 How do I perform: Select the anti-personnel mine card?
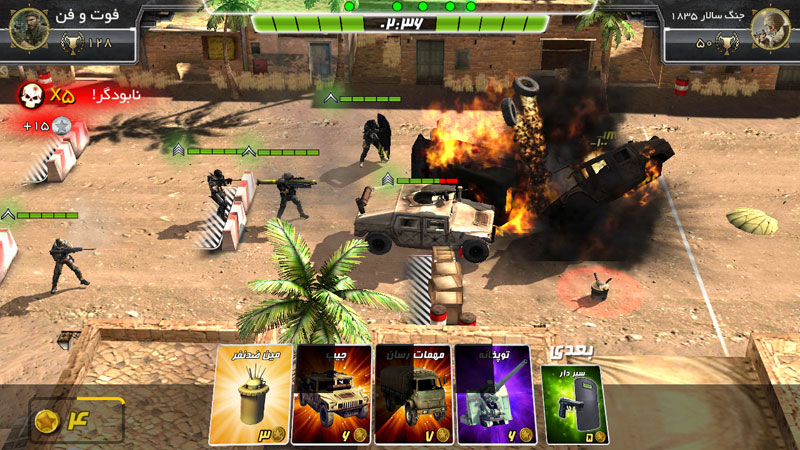click(x=248, y=394)
